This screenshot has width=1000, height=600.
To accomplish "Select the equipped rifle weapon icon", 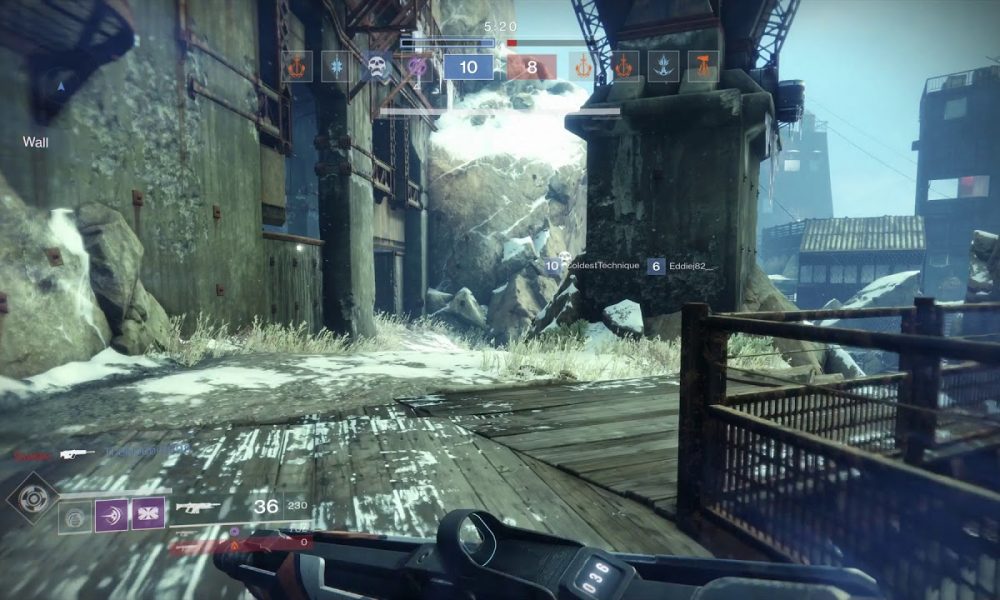I will coord(198,507).
